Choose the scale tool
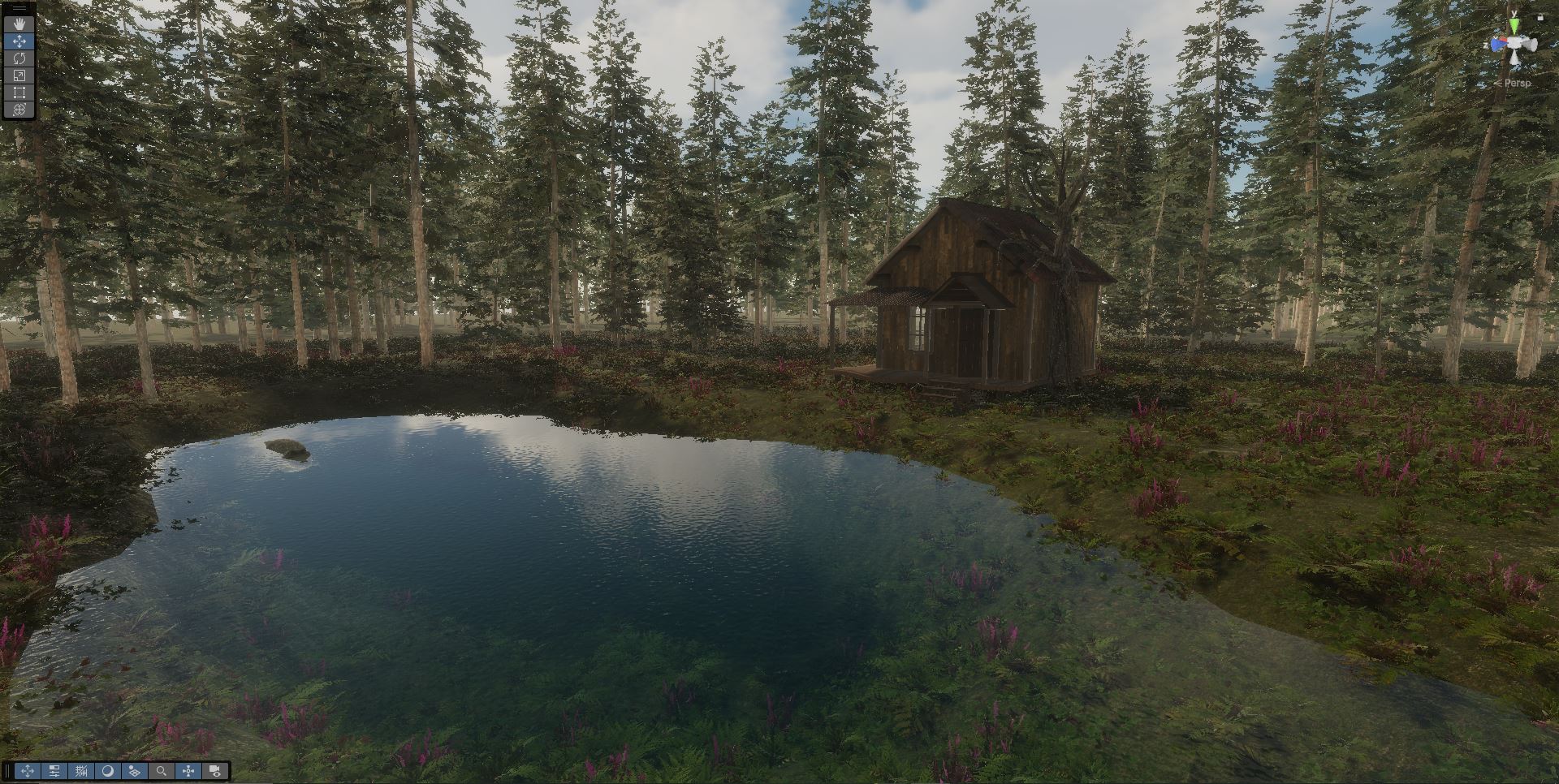Image resolution: width=1559 pixels, height=784 pixels. [x=19, y=75]
